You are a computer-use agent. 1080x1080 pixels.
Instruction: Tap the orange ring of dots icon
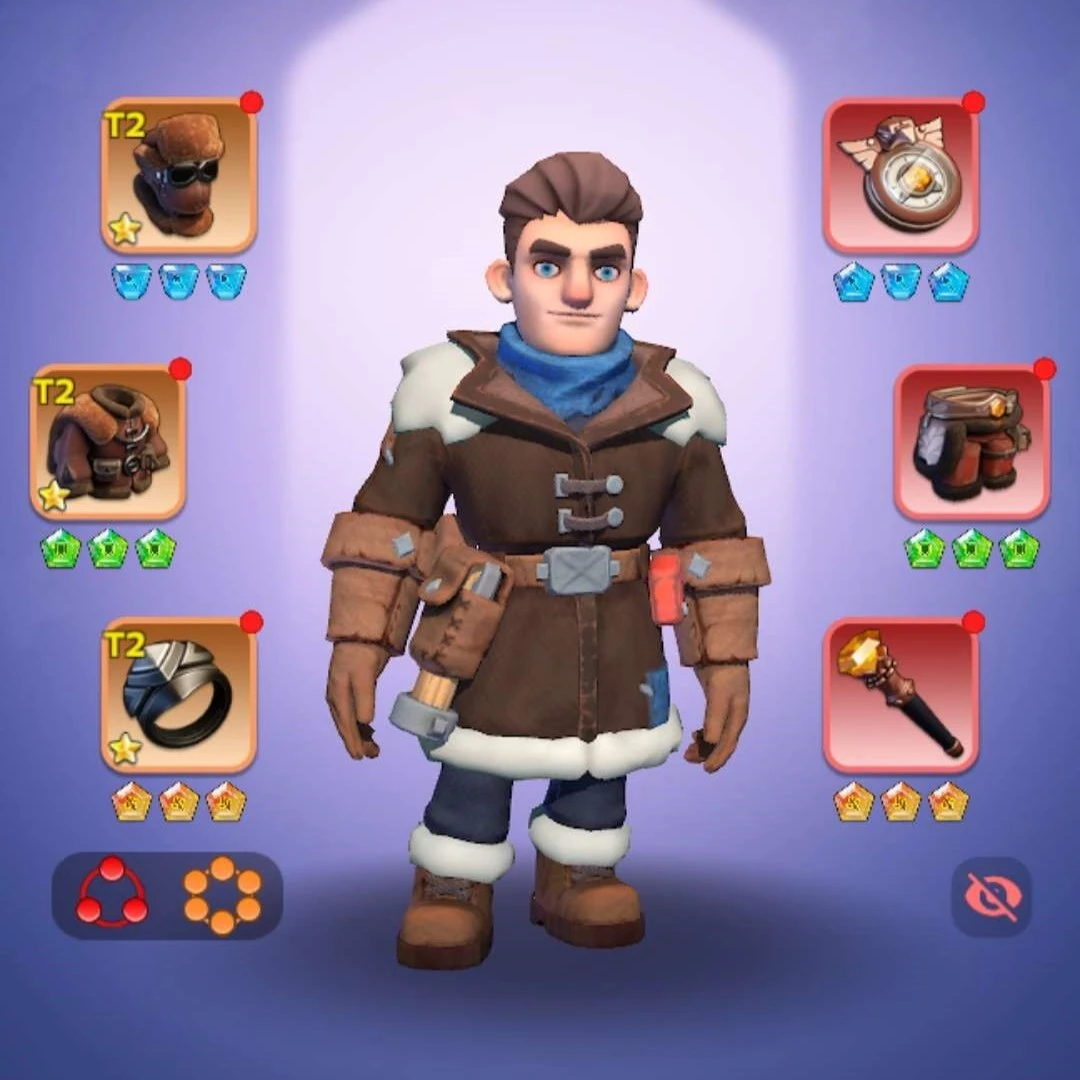[x=222, y=895]
